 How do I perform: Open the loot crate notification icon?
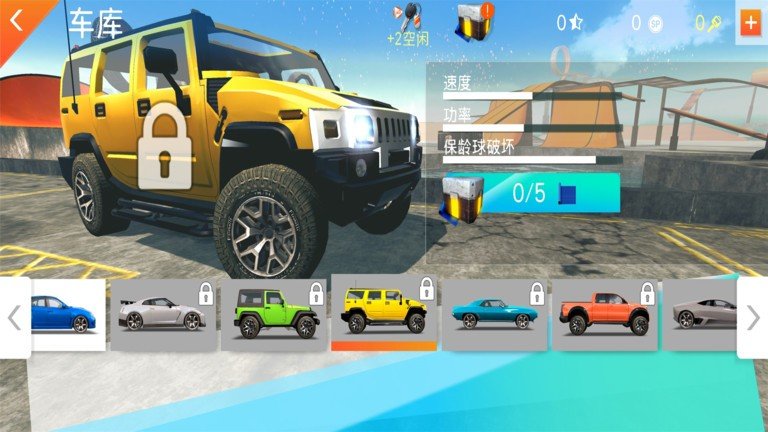[476, 21]
